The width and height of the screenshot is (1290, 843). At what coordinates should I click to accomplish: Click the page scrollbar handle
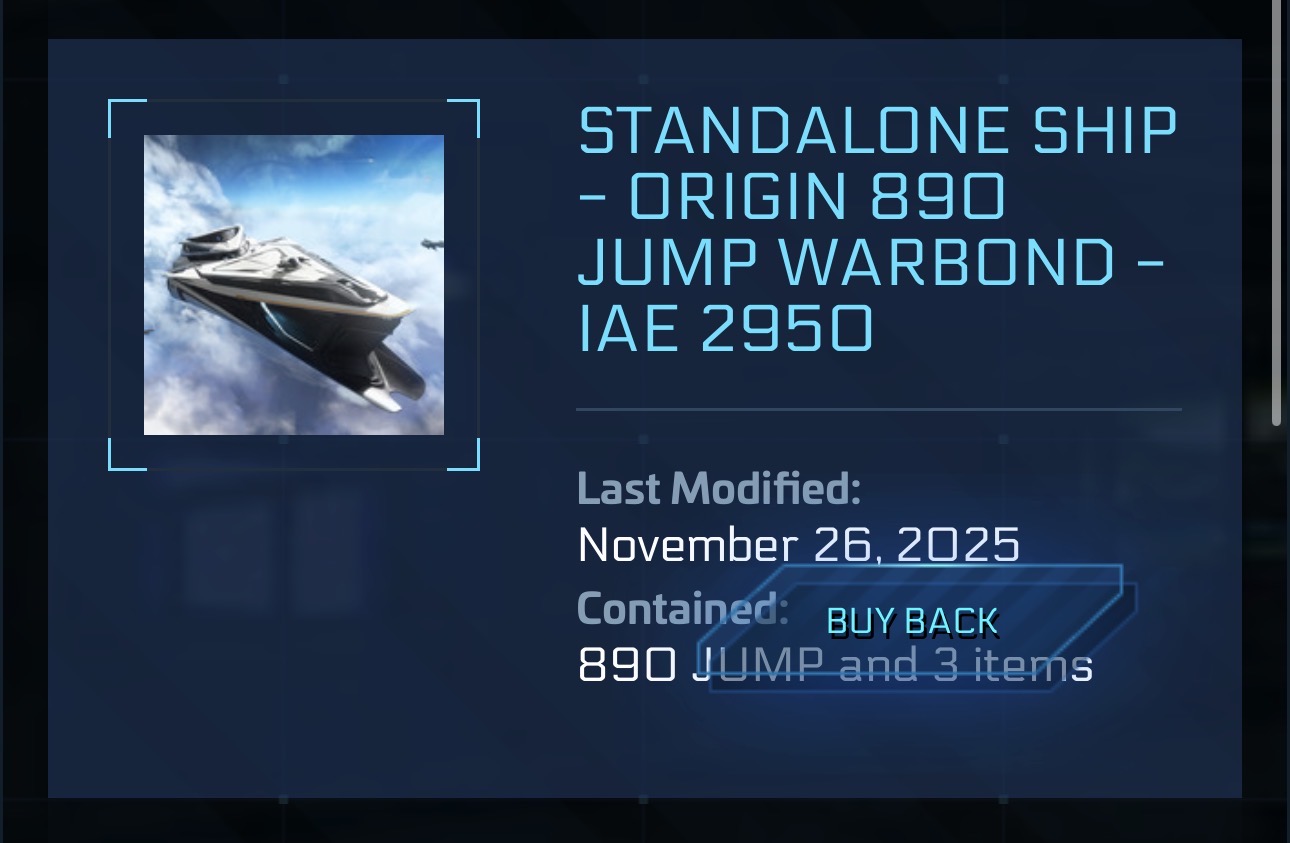(1276, 210)
